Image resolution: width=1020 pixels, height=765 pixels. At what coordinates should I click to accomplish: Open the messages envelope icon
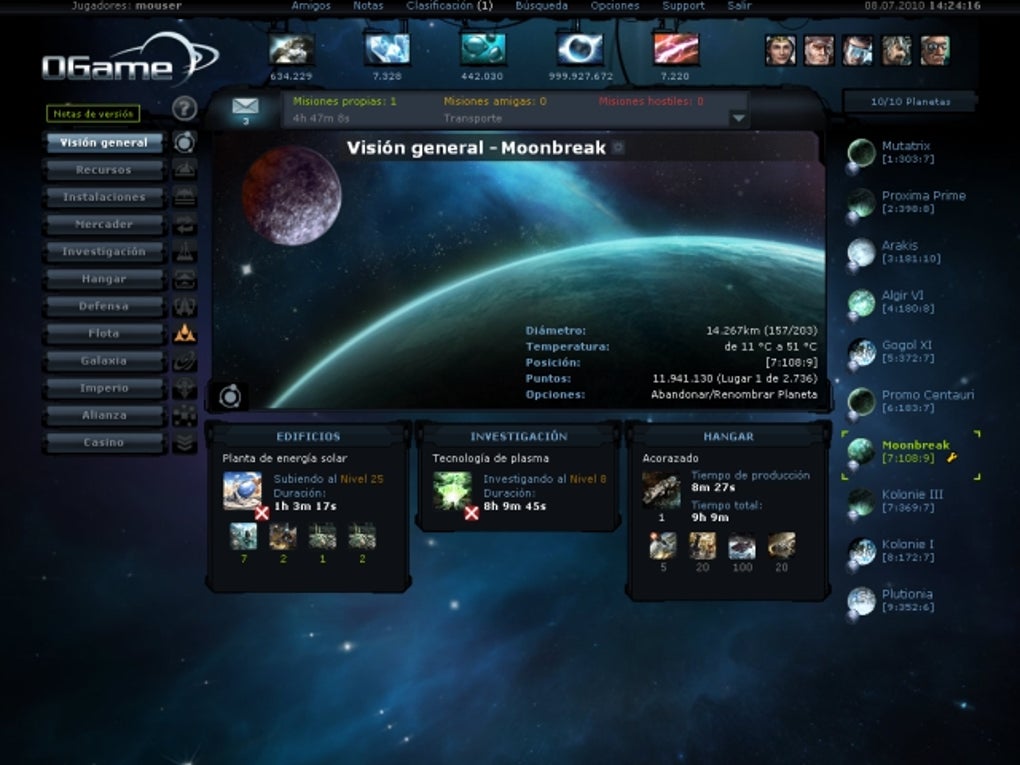click(x=245, y=106)
